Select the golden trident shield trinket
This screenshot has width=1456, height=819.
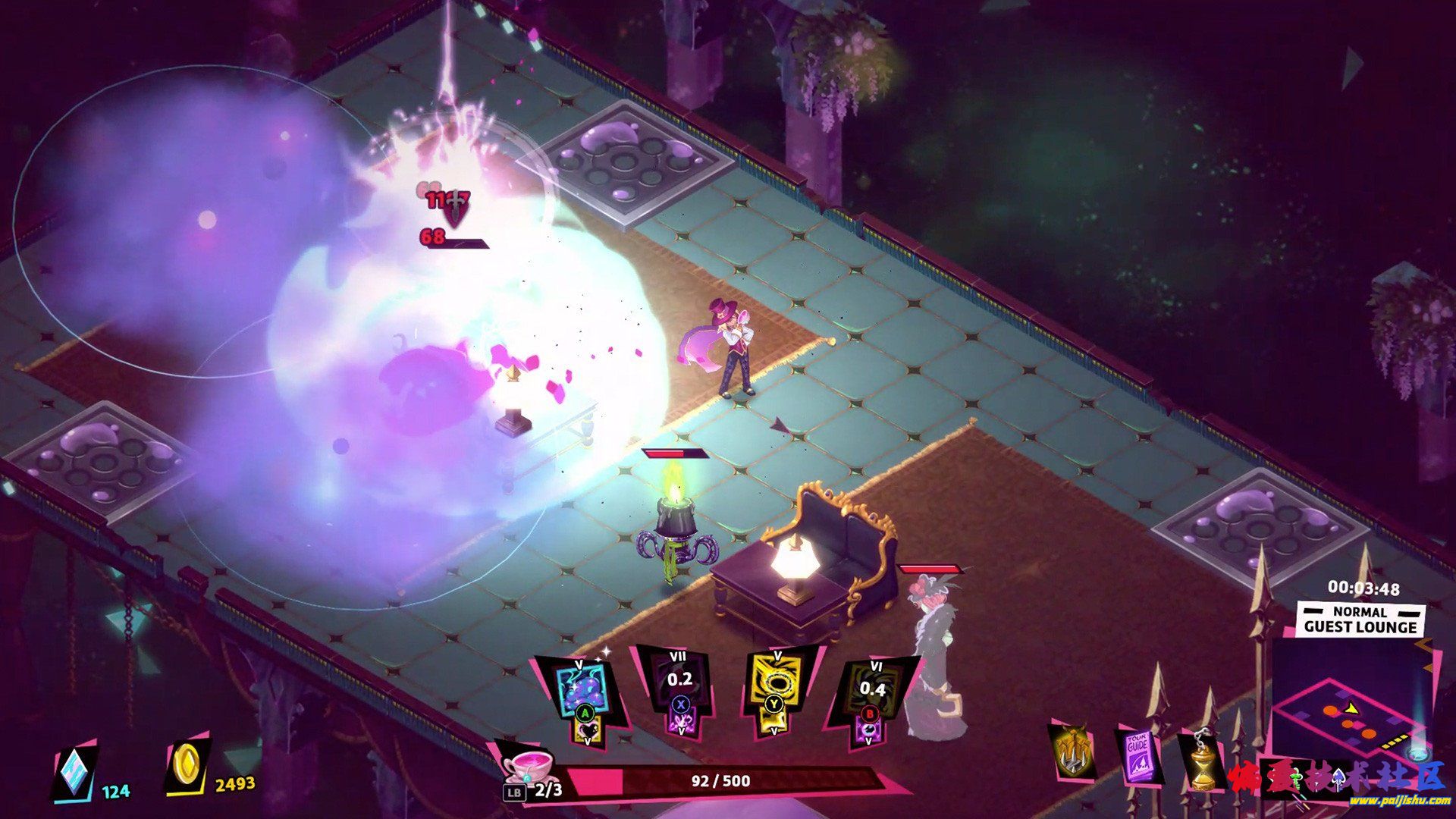[x=1072, y=751]
